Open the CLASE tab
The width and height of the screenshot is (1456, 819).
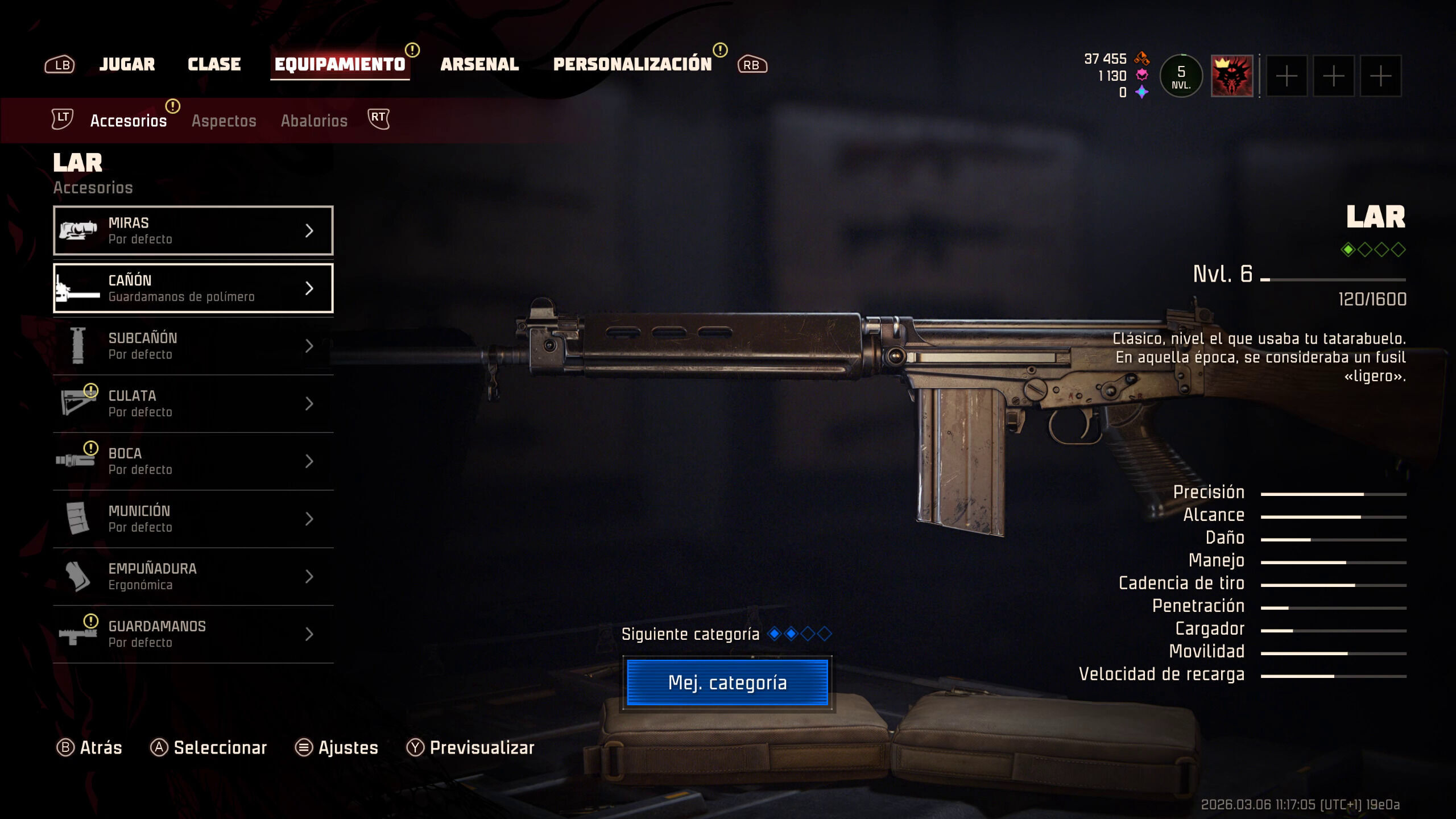pyautogui.click(x=214, y=64)
